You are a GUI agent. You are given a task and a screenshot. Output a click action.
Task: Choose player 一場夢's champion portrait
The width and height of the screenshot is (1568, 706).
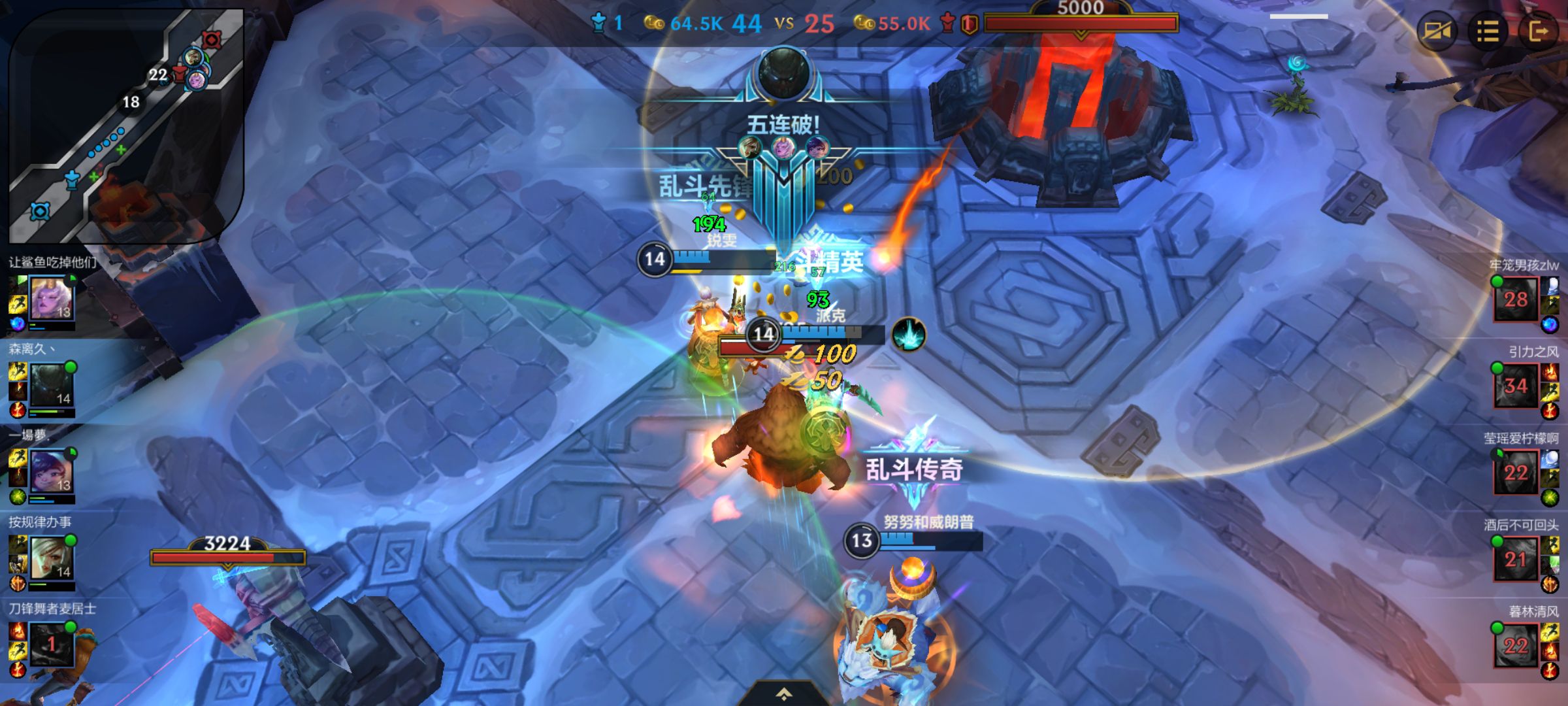click(52, 471)
